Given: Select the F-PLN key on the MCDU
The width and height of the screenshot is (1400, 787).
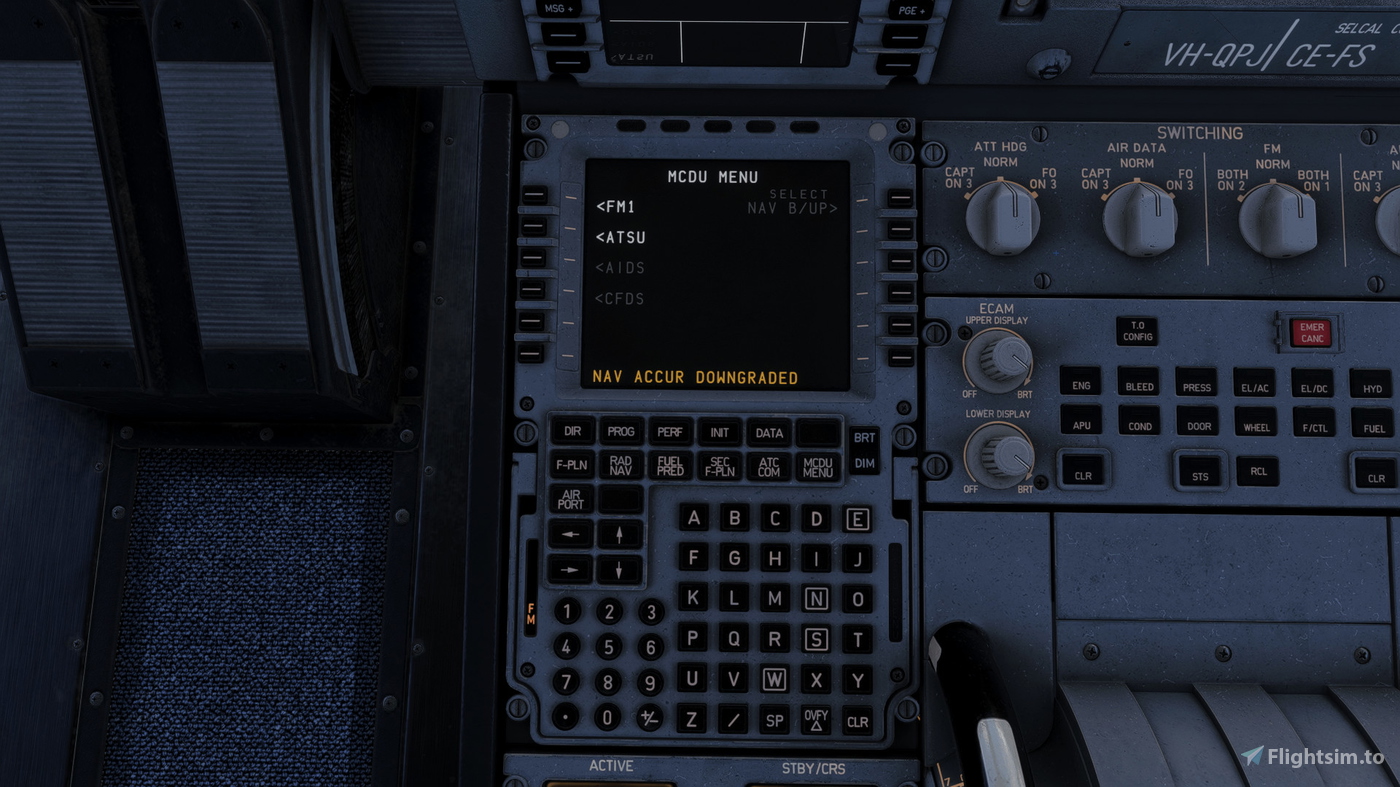Looking at the screenshot, I should (570, 464).
